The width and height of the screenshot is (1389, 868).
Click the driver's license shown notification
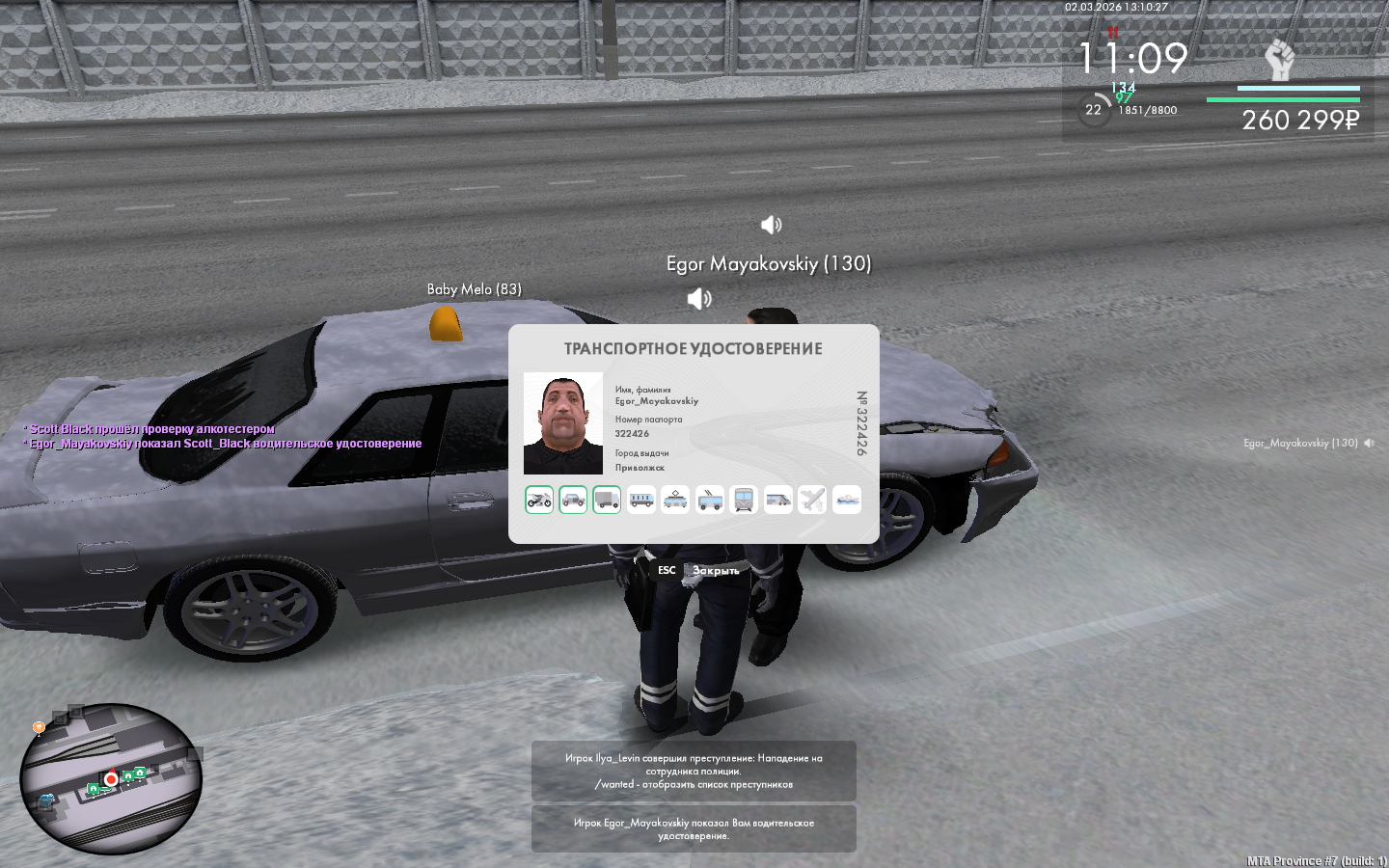point(694,829)
